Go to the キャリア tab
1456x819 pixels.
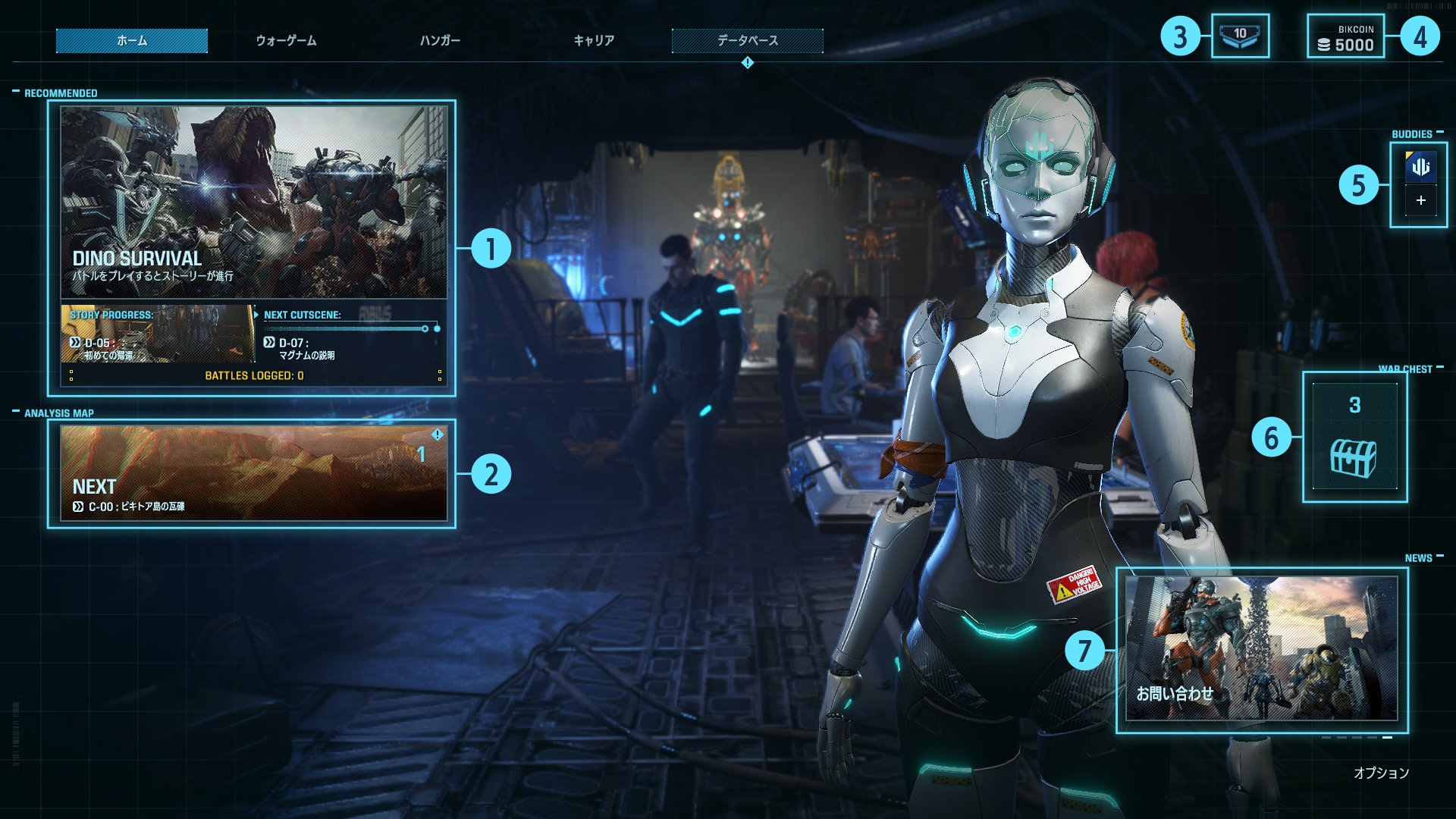[594, 41]
